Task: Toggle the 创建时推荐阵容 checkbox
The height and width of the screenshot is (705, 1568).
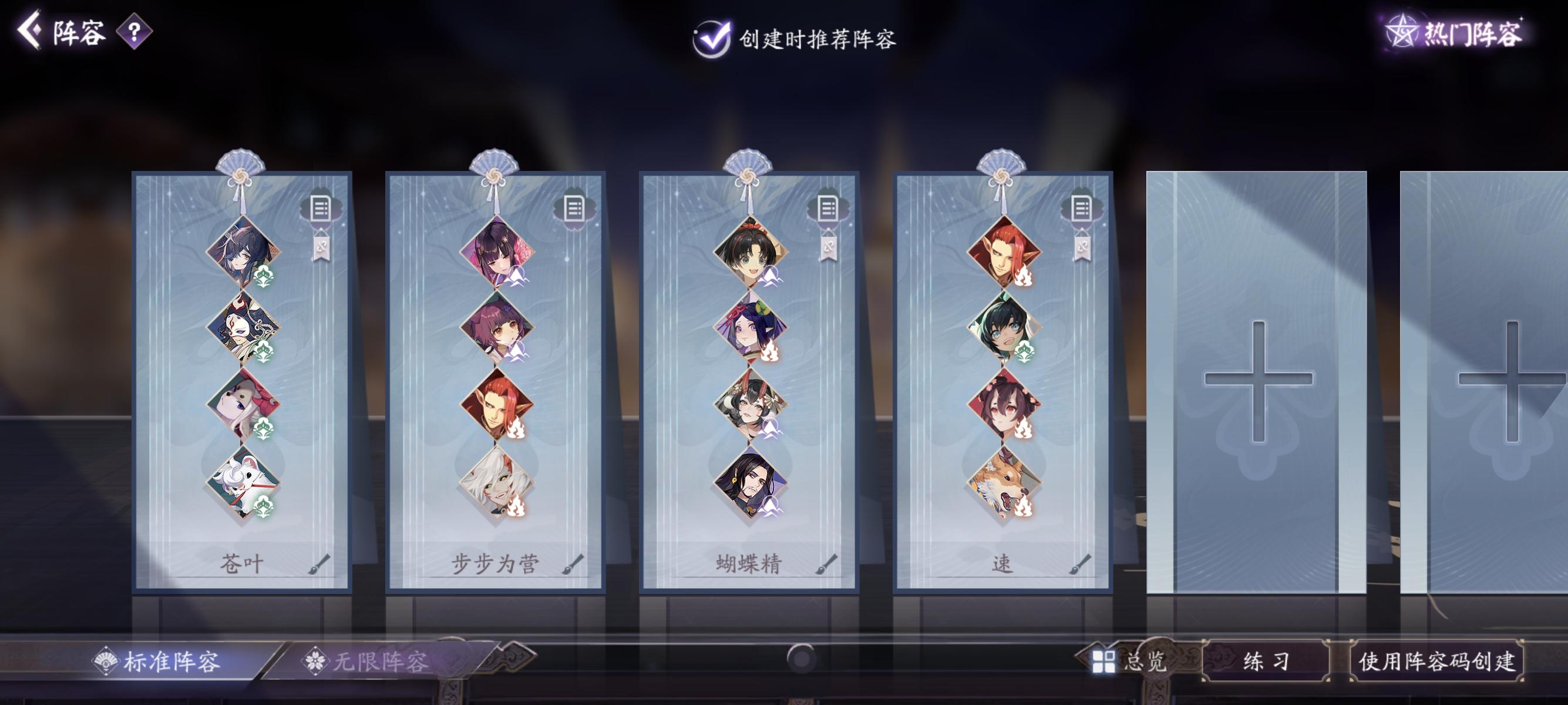Action: (714, 38)
